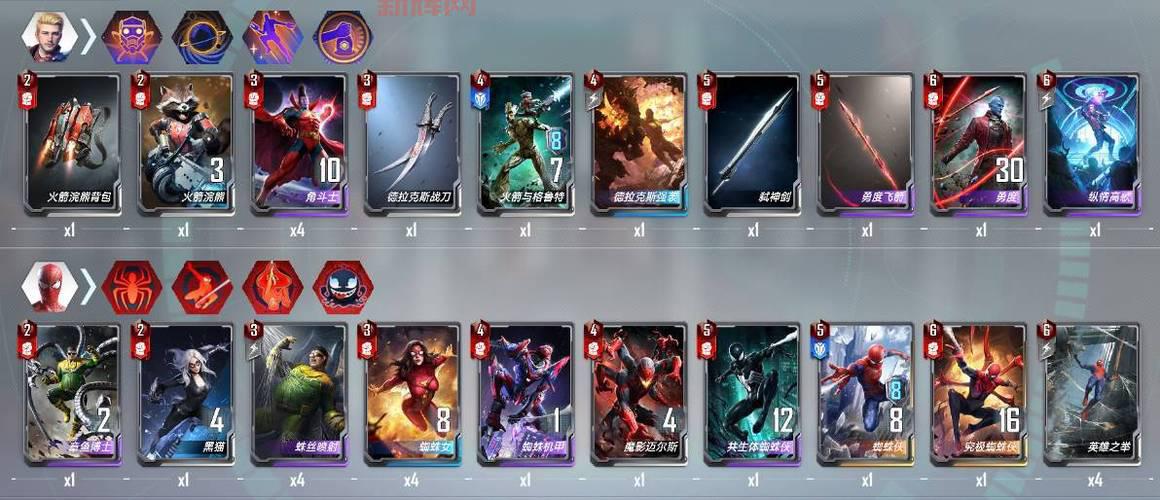Screen dimensions: 1160x500
Task: Select the 黑猫 Black Cat card
Action: 183,393
